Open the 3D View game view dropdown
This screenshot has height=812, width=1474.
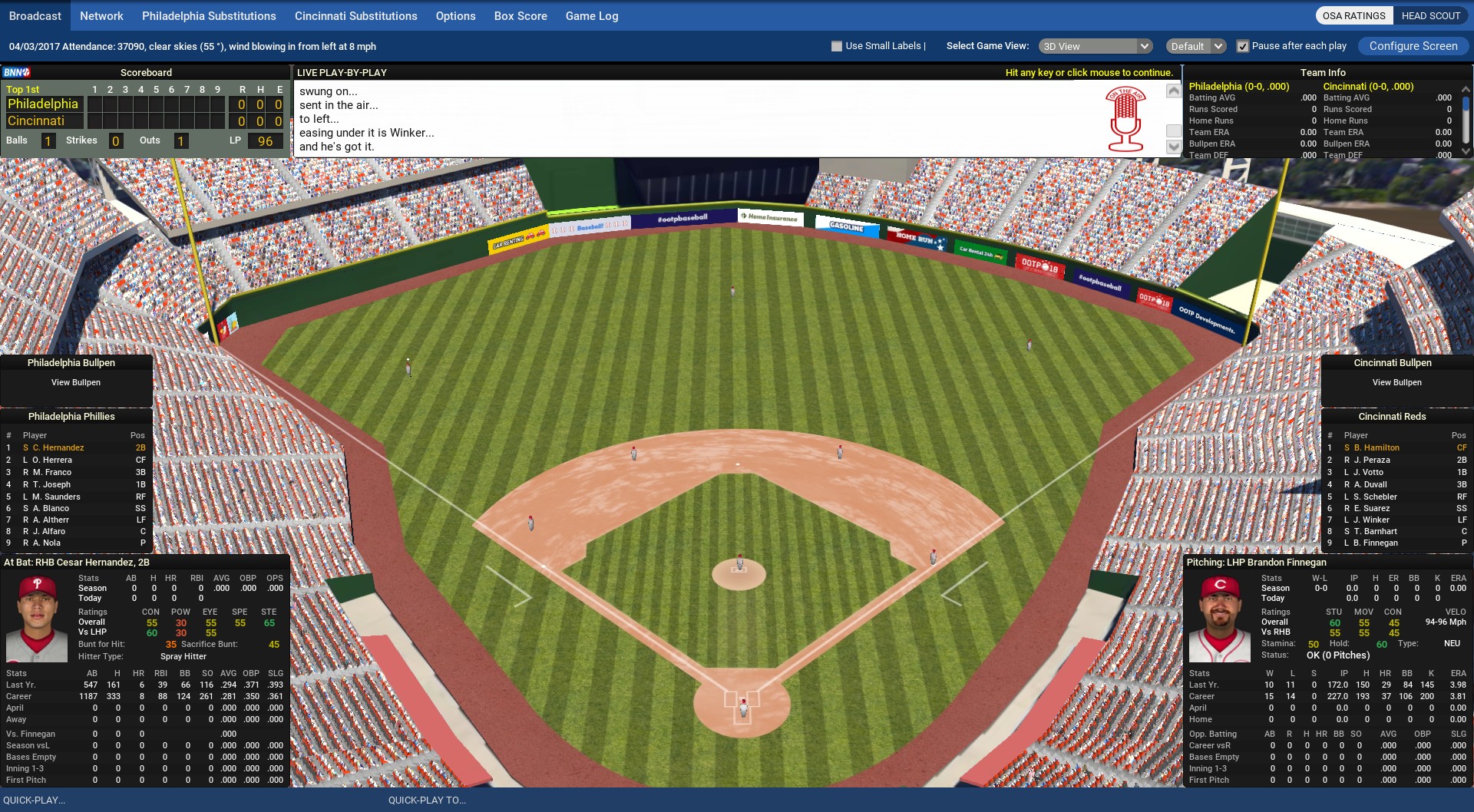click(1096, 46)
